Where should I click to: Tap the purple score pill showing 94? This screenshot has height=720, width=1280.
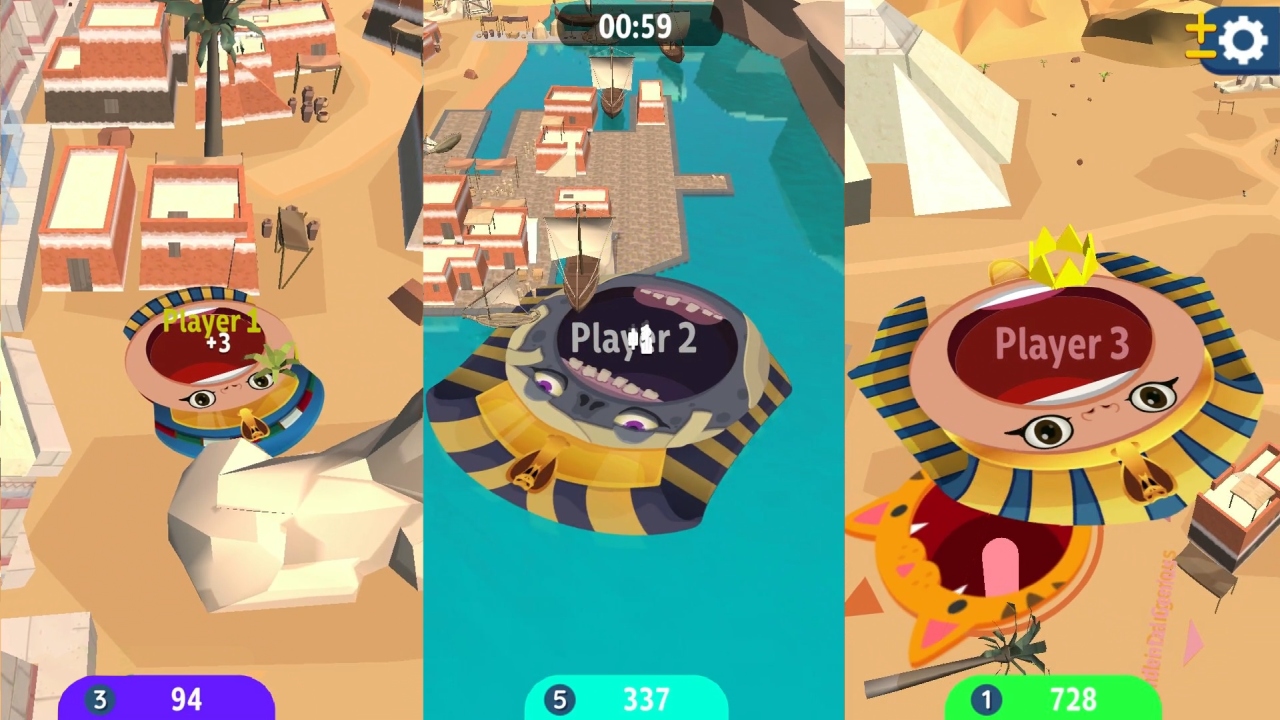pyautogui.click(x=168, y=699)
